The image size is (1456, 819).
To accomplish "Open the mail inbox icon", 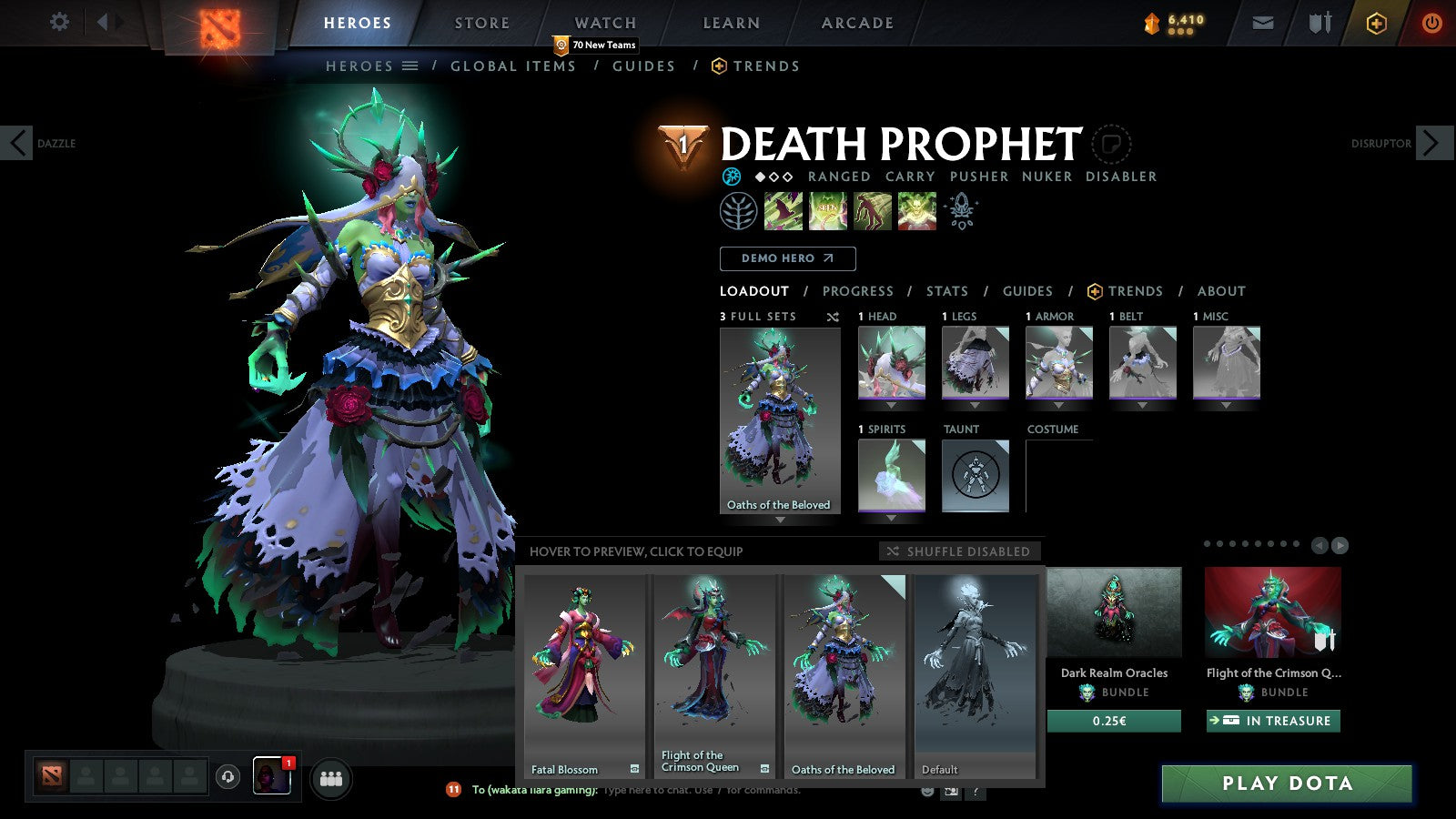I will (1263, 23).
